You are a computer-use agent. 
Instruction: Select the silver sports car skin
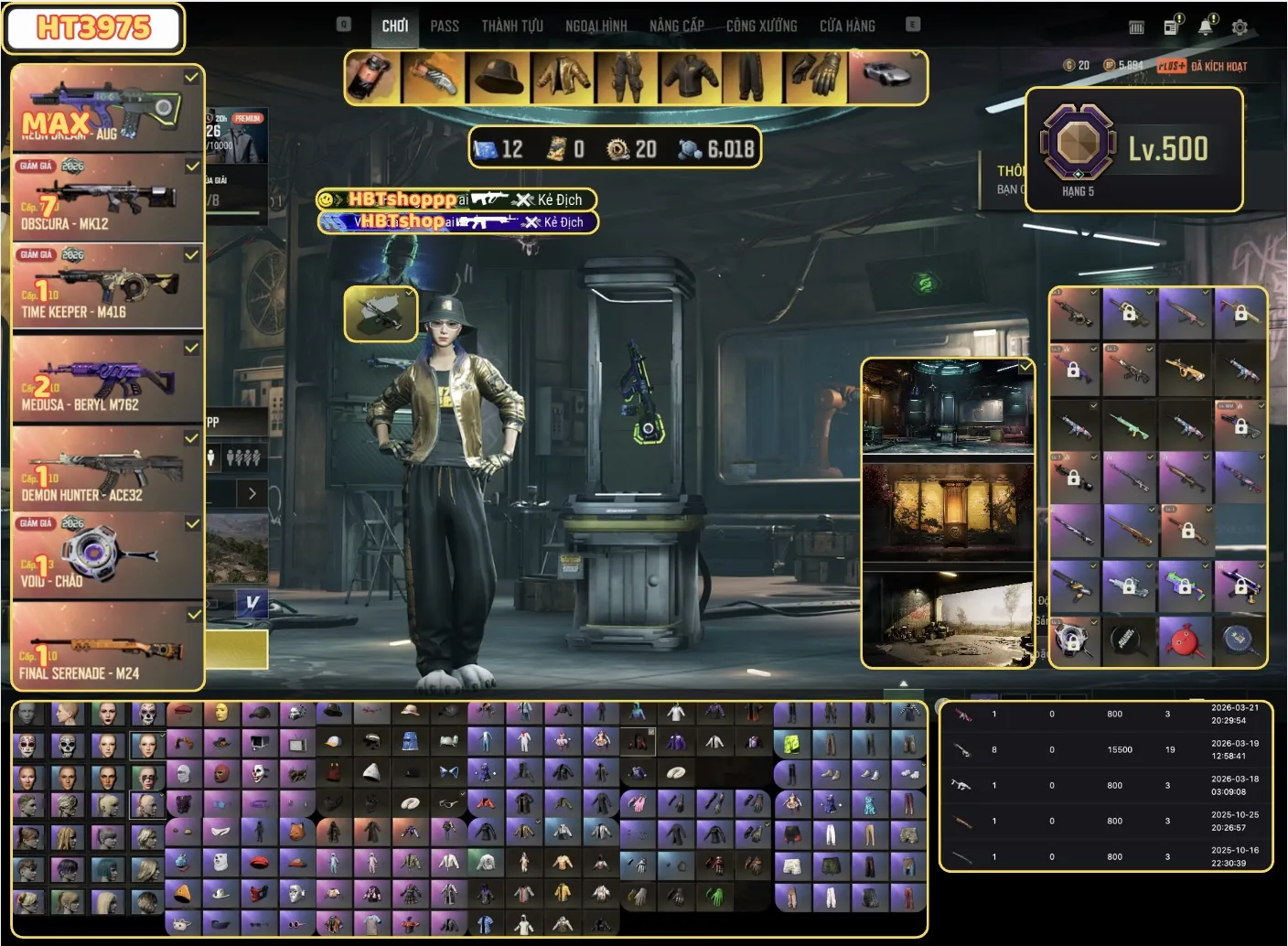click(885, 77)
